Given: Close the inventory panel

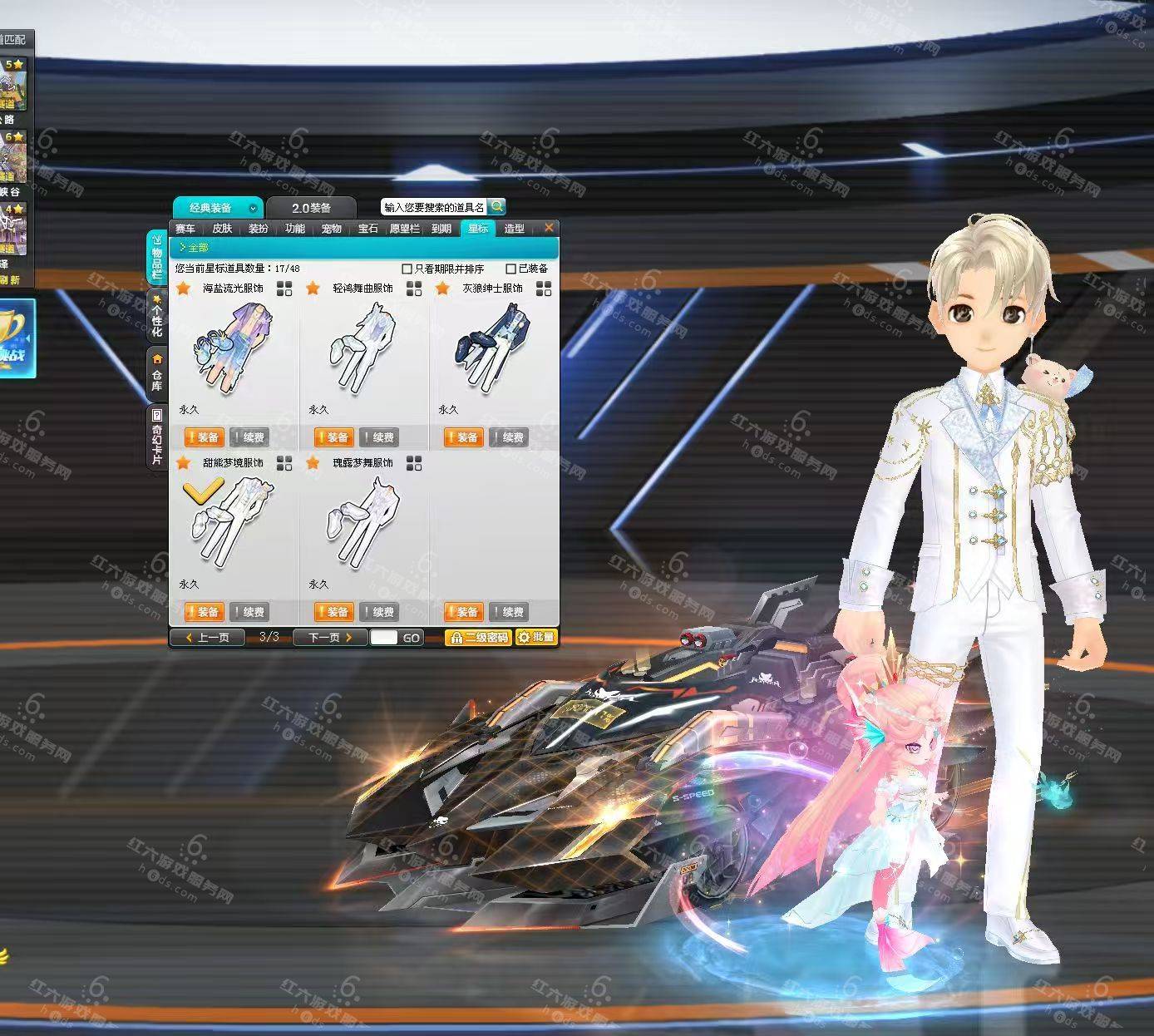Looking at the screenshot, I should click(549, 228).
